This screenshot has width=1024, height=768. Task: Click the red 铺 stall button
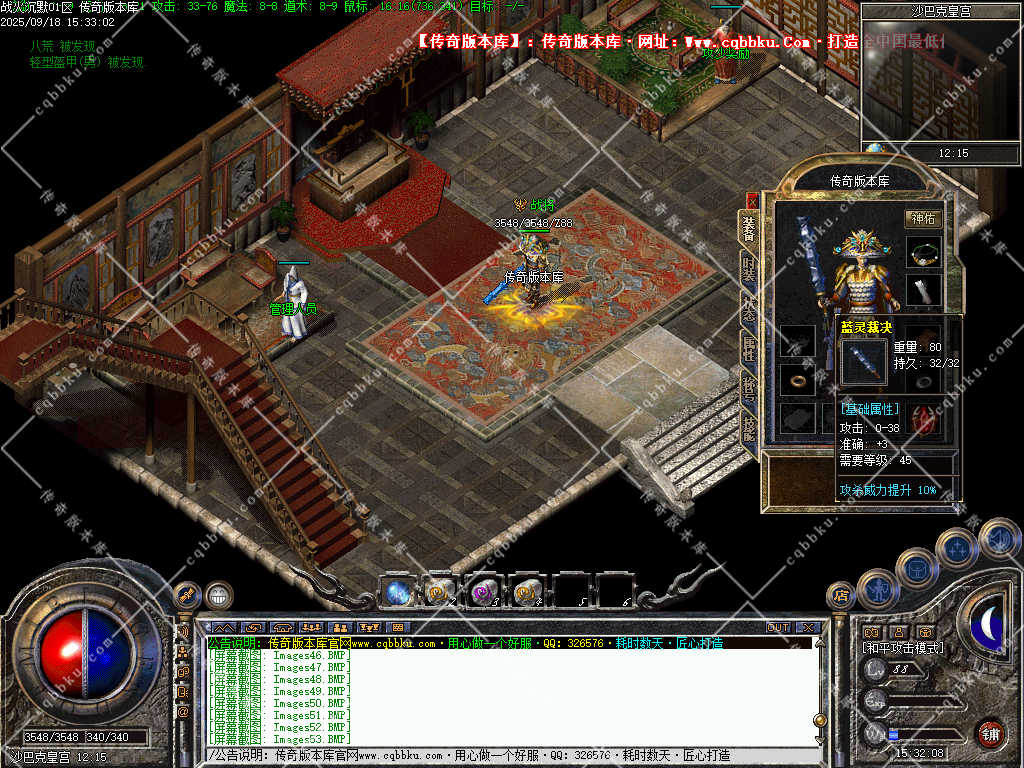(990, 733)
